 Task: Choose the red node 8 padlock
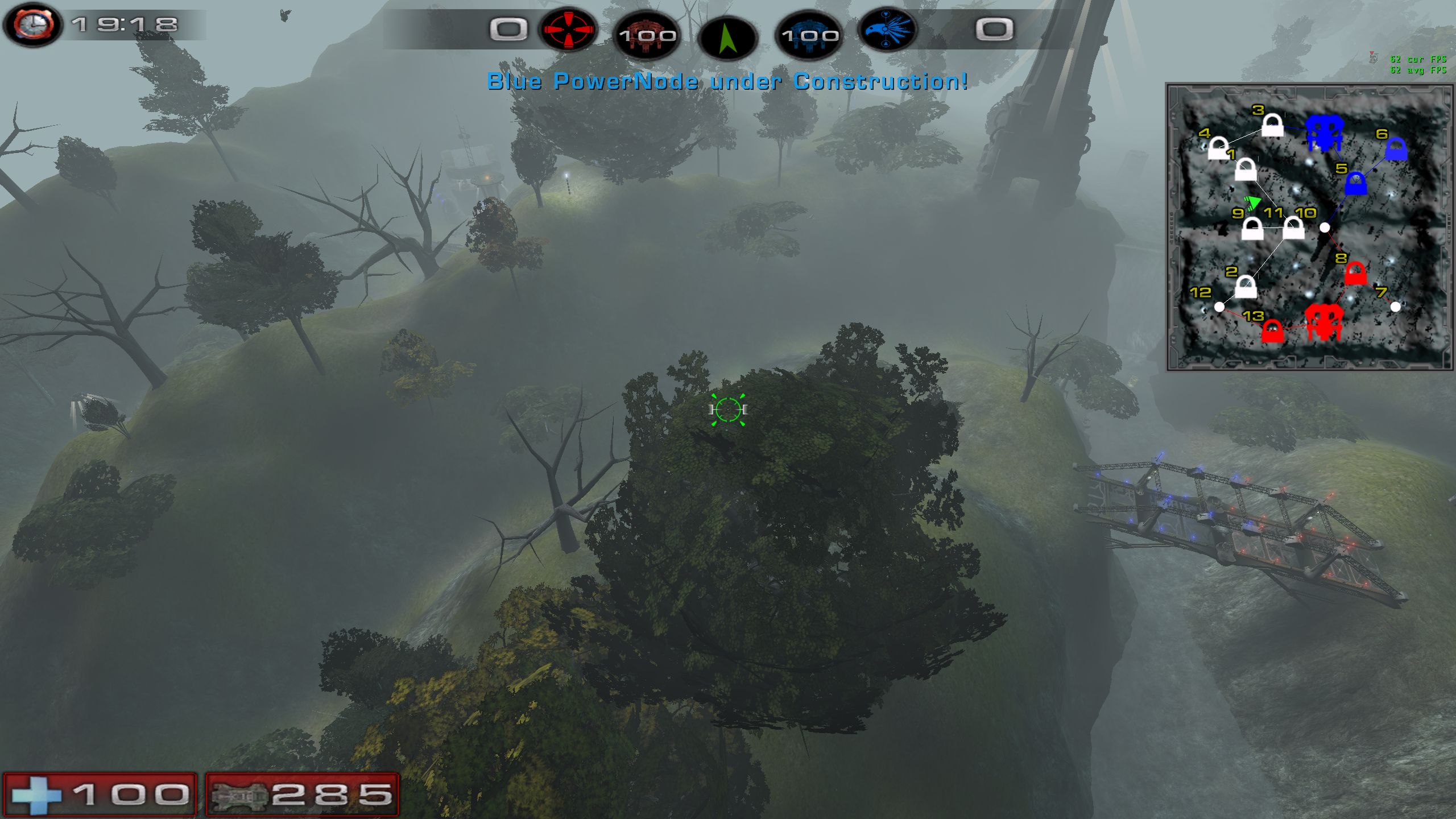(x=1355, y=274)
